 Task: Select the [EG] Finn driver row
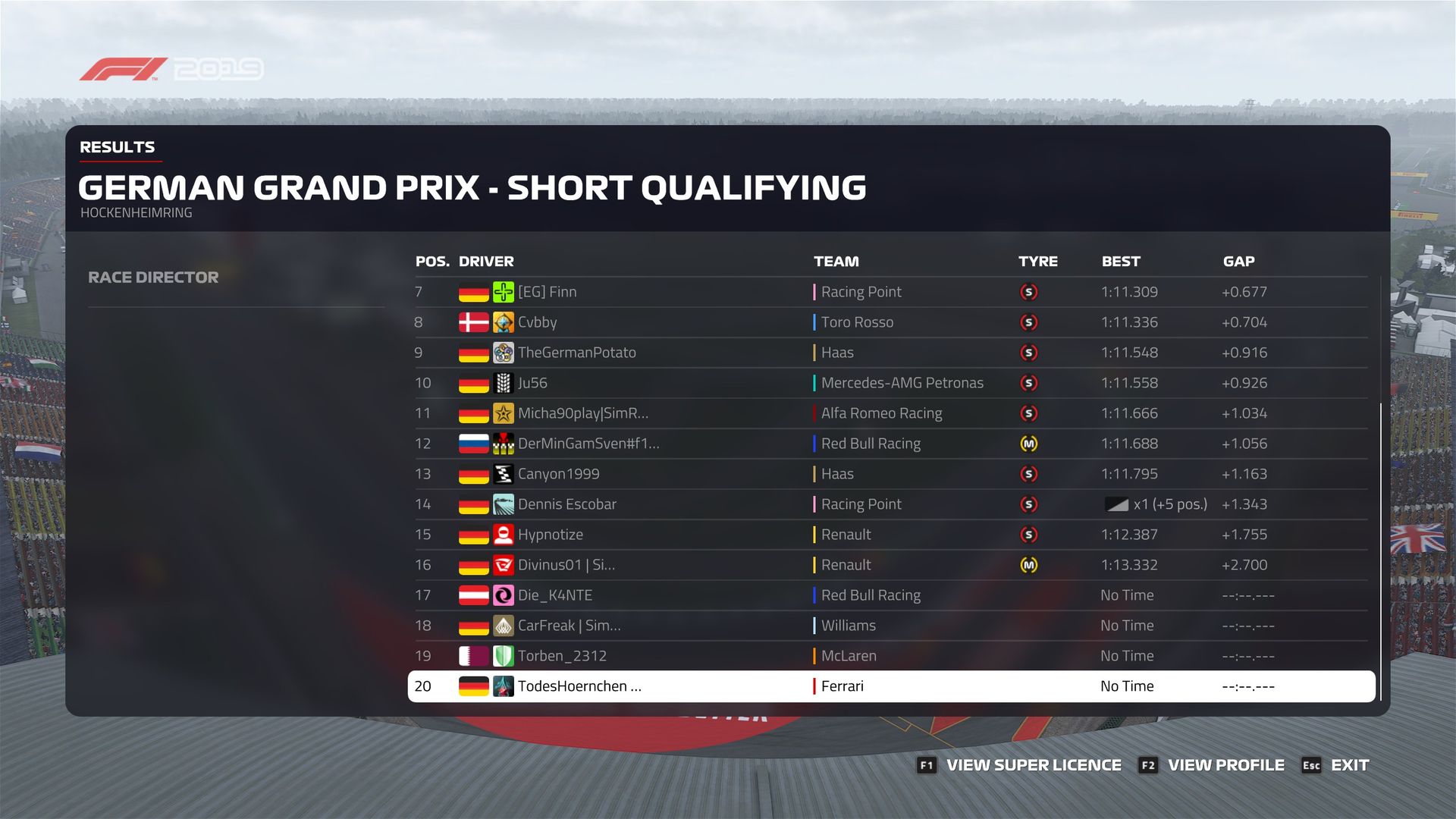[x=547, y=292]
